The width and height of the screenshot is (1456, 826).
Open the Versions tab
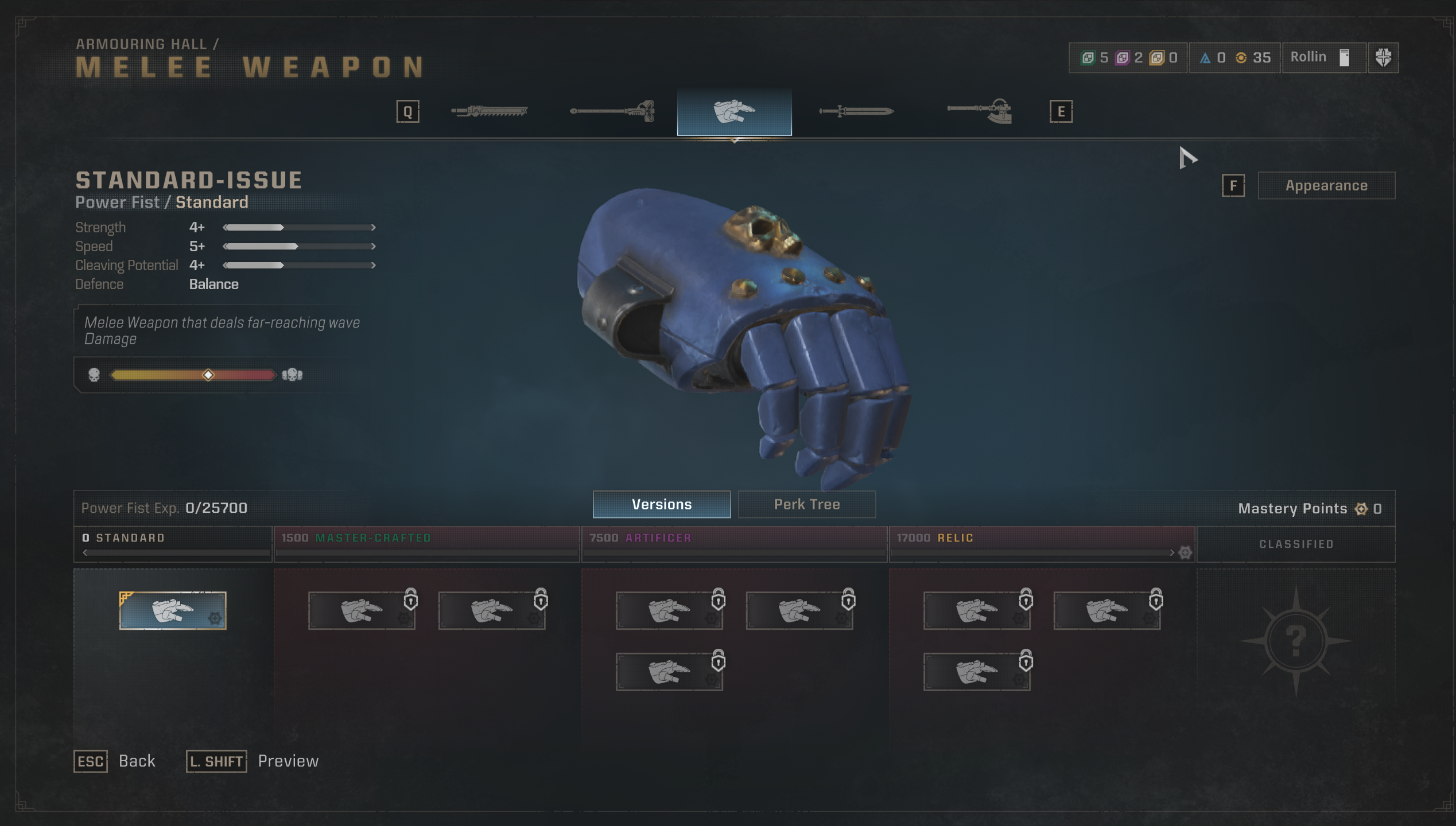click(662, 505)
